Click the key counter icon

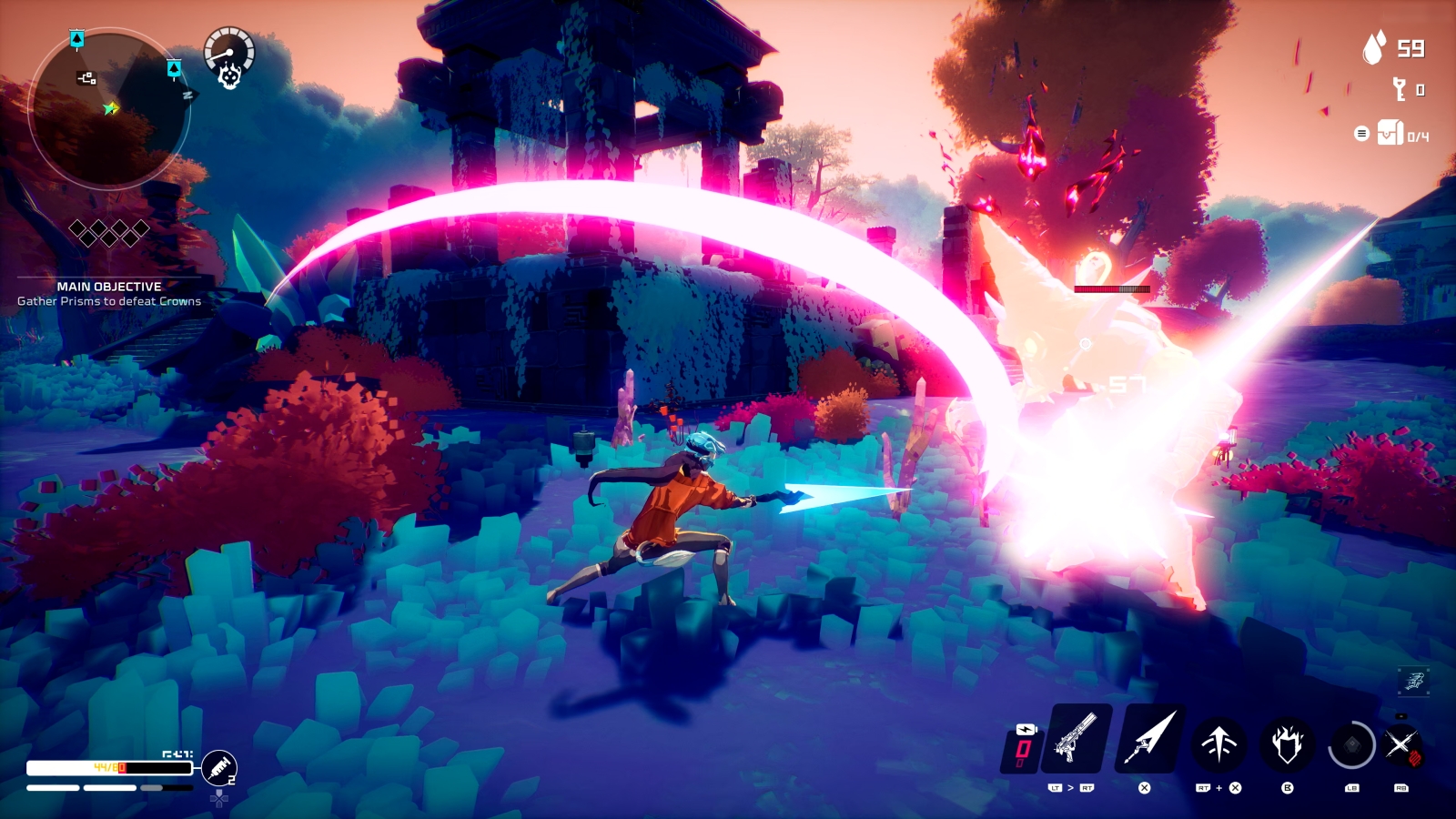[x=1401, y=90]
